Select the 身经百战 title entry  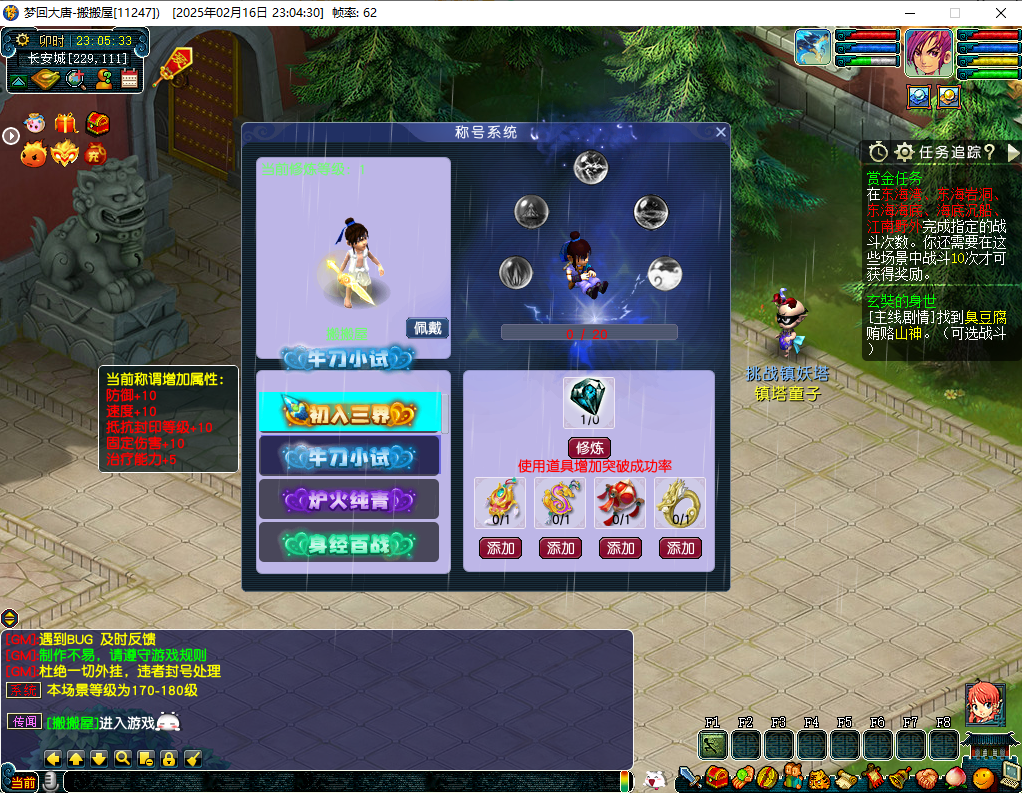tap(349, 543)
